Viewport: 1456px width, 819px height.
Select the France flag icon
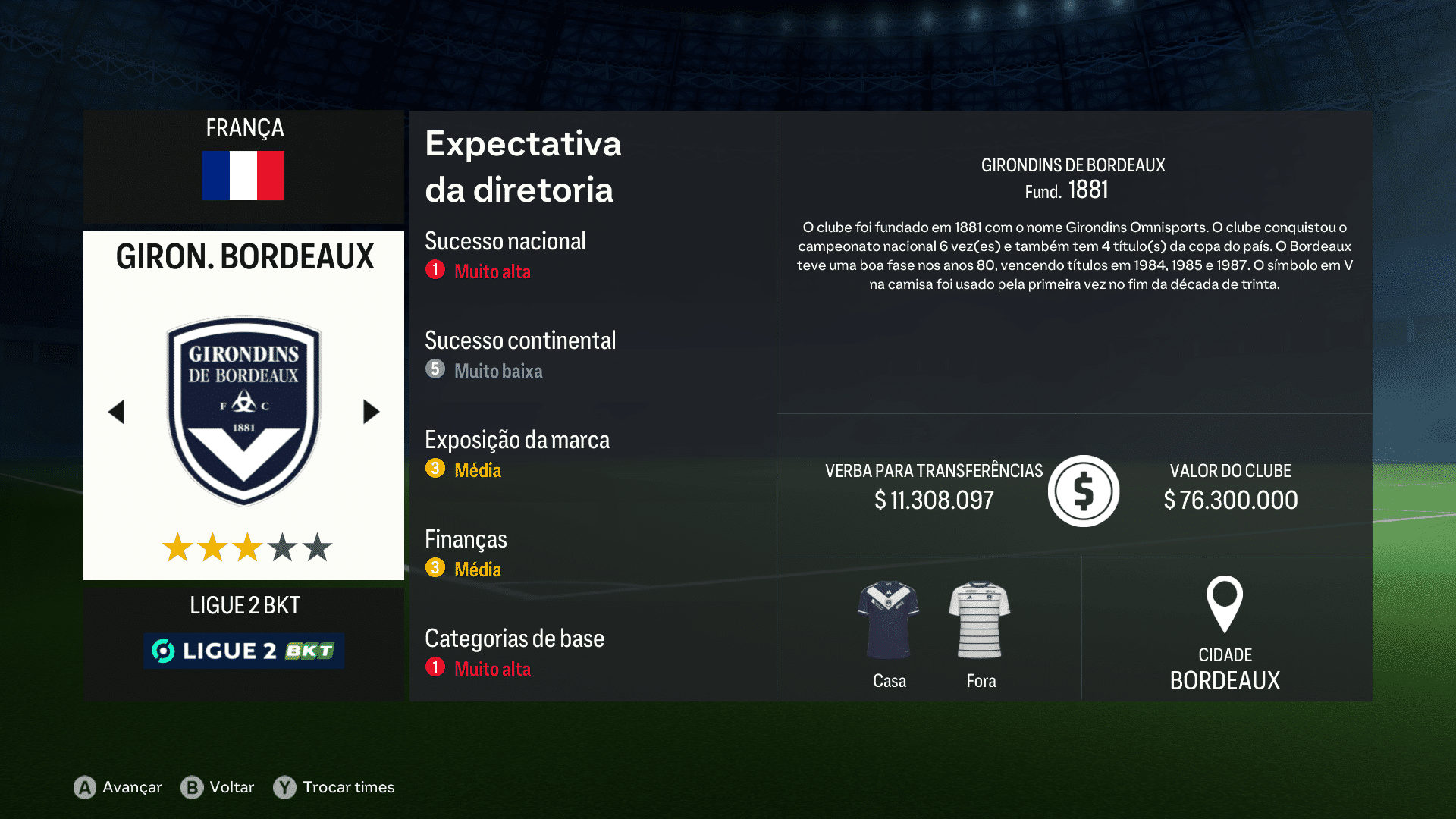243,175
